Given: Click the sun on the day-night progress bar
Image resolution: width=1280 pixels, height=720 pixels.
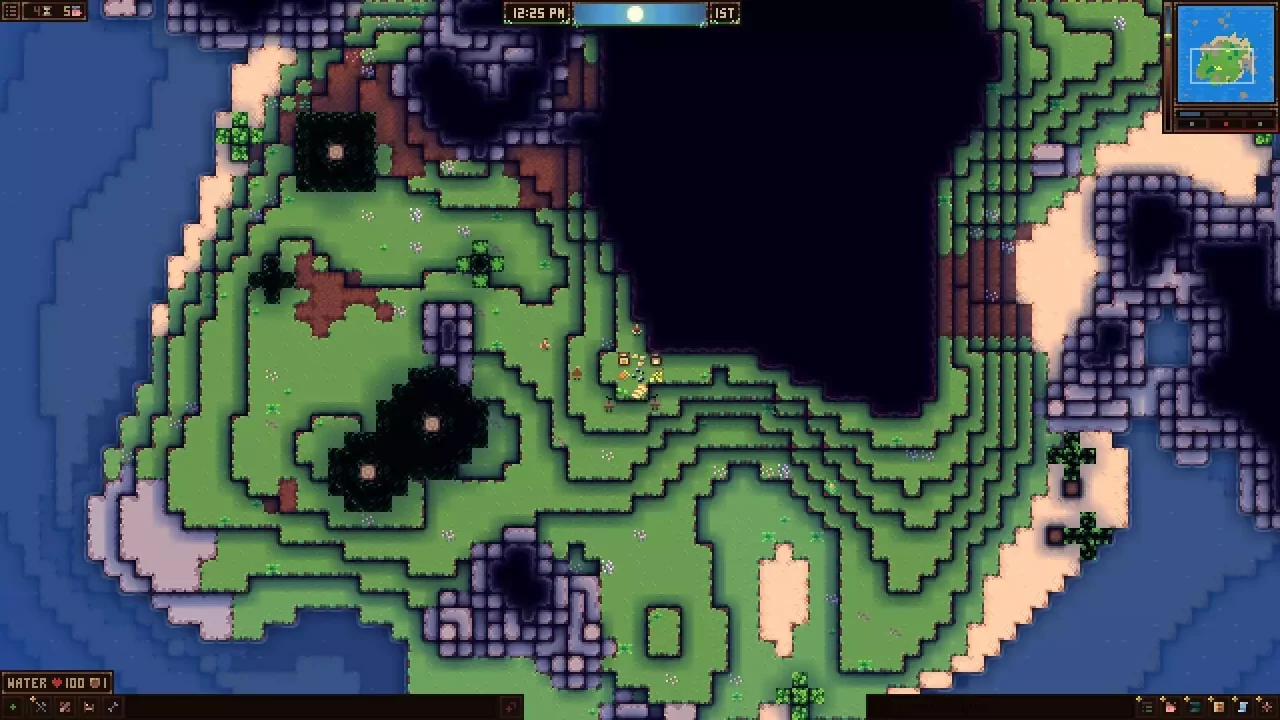Looking at the screenshot, I should pyautogui.click(x=637, y=13).
